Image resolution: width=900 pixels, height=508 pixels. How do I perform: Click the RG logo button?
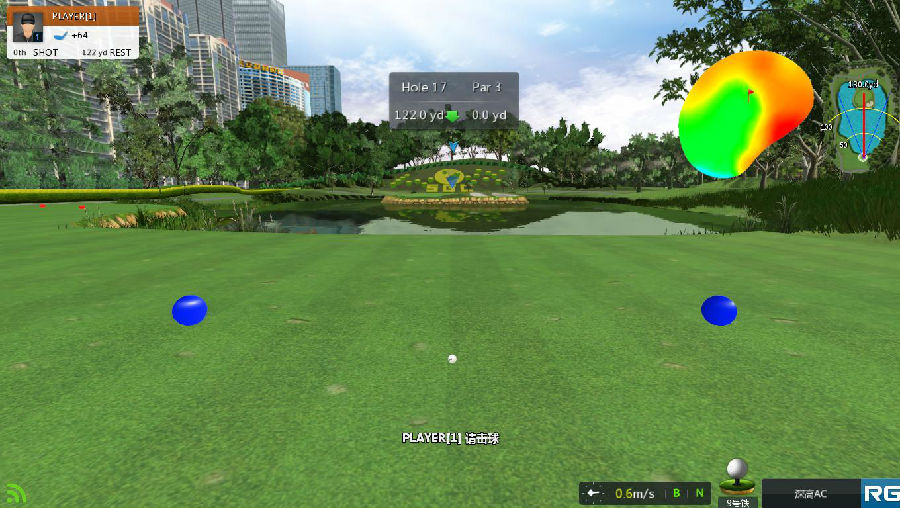pos(880,493)
